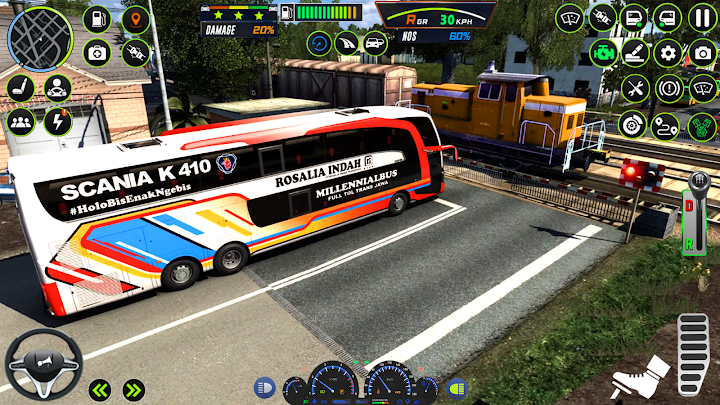720x405 pixels.
Task: Activate the left turn signal arrows
Action: click(99, 389)
